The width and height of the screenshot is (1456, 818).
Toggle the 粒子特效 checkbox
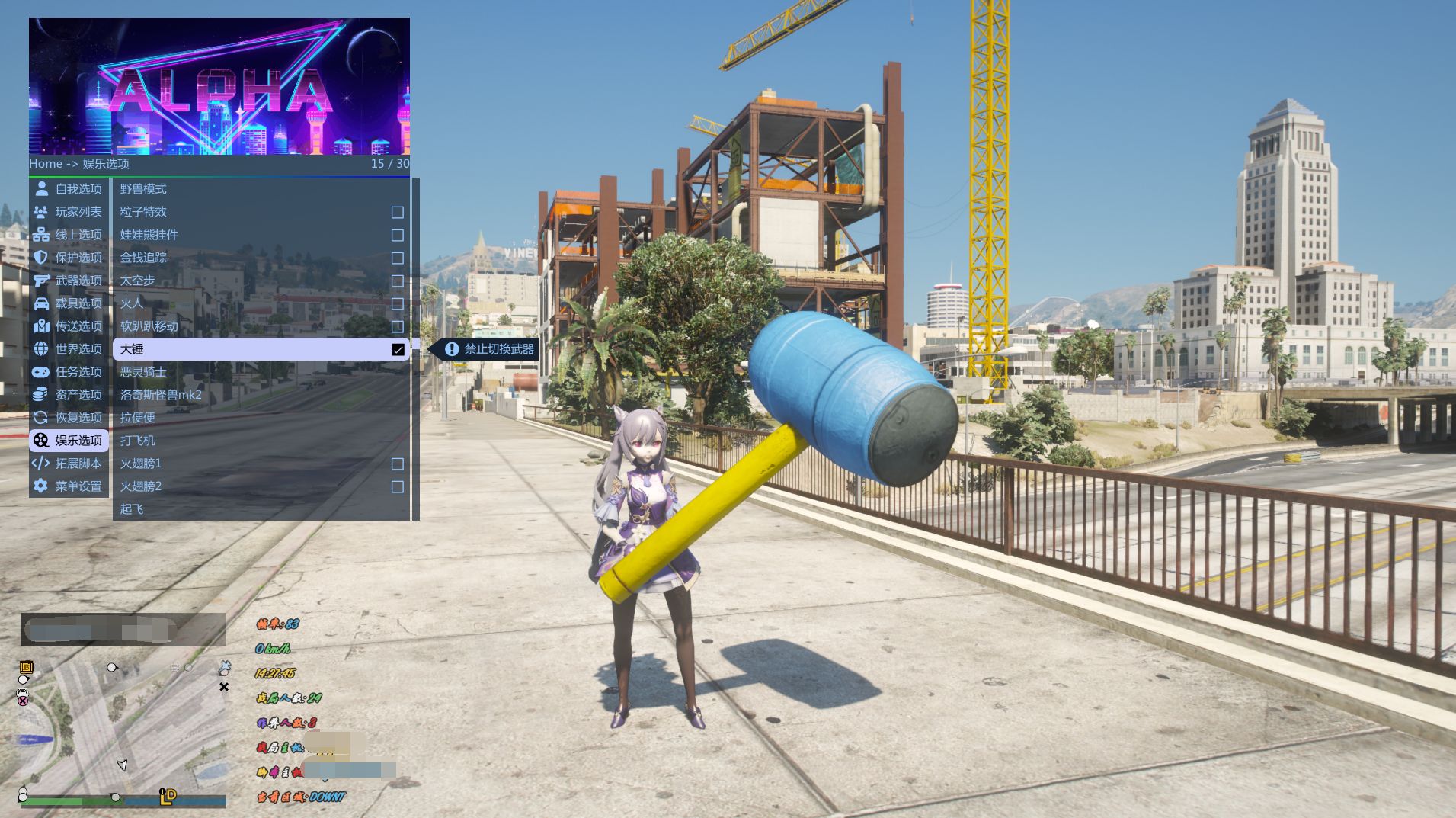[x=397, y=212]
